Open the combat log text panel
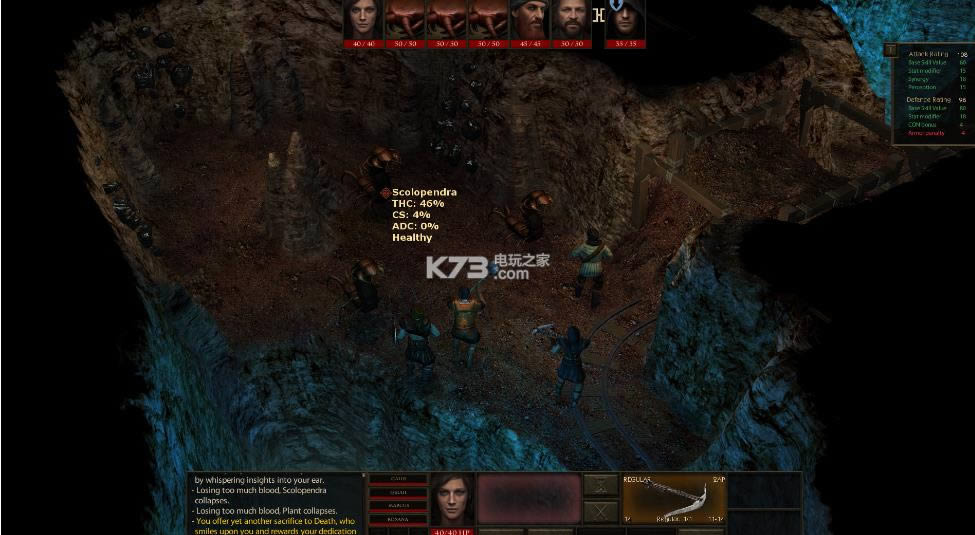The image size is (975, 535). pos(275,503)
